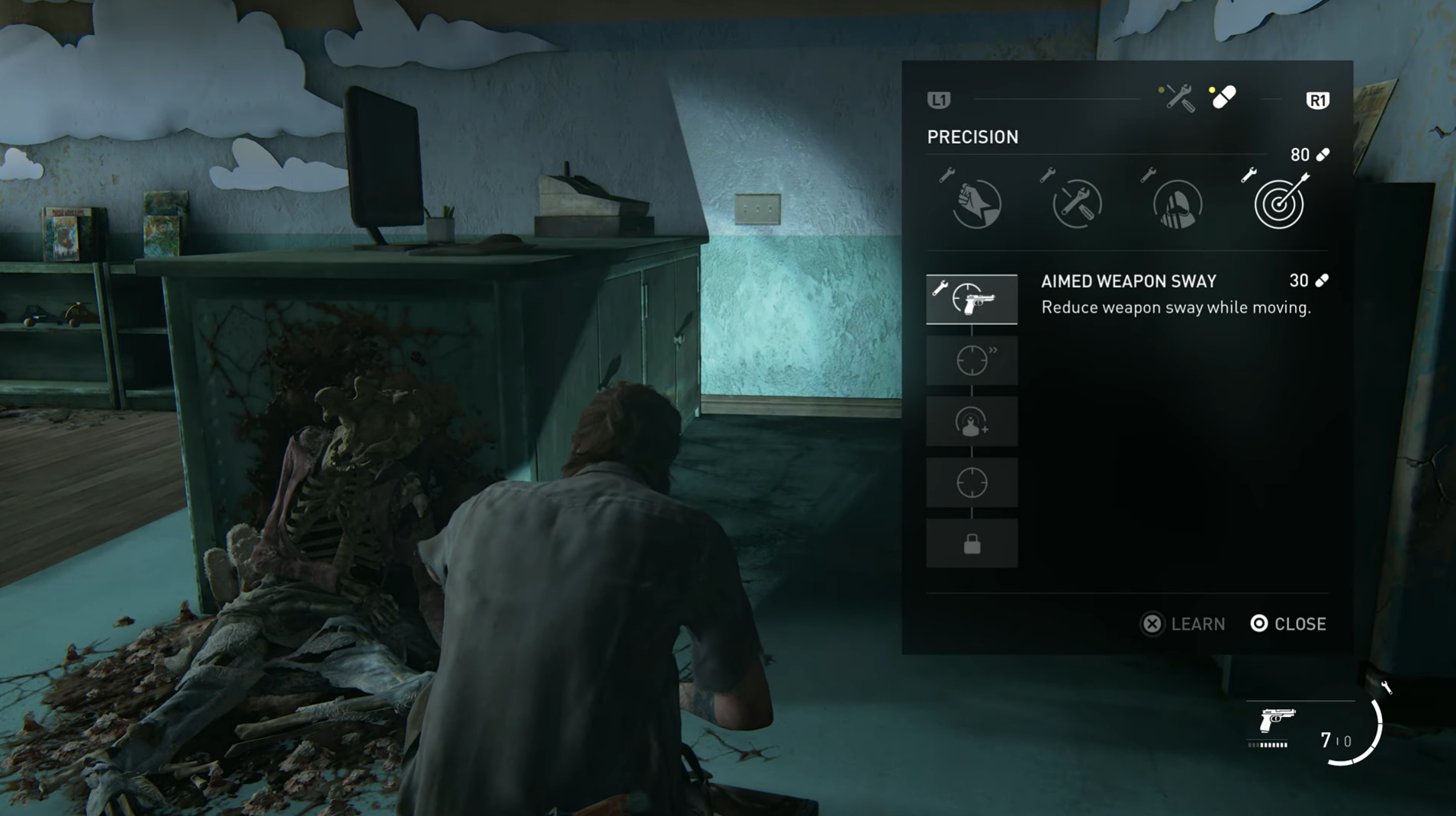This screenshot has width=1456, height=816.
Task: Pick the locked padlock skill slot
Action: [x=971, y=544]
